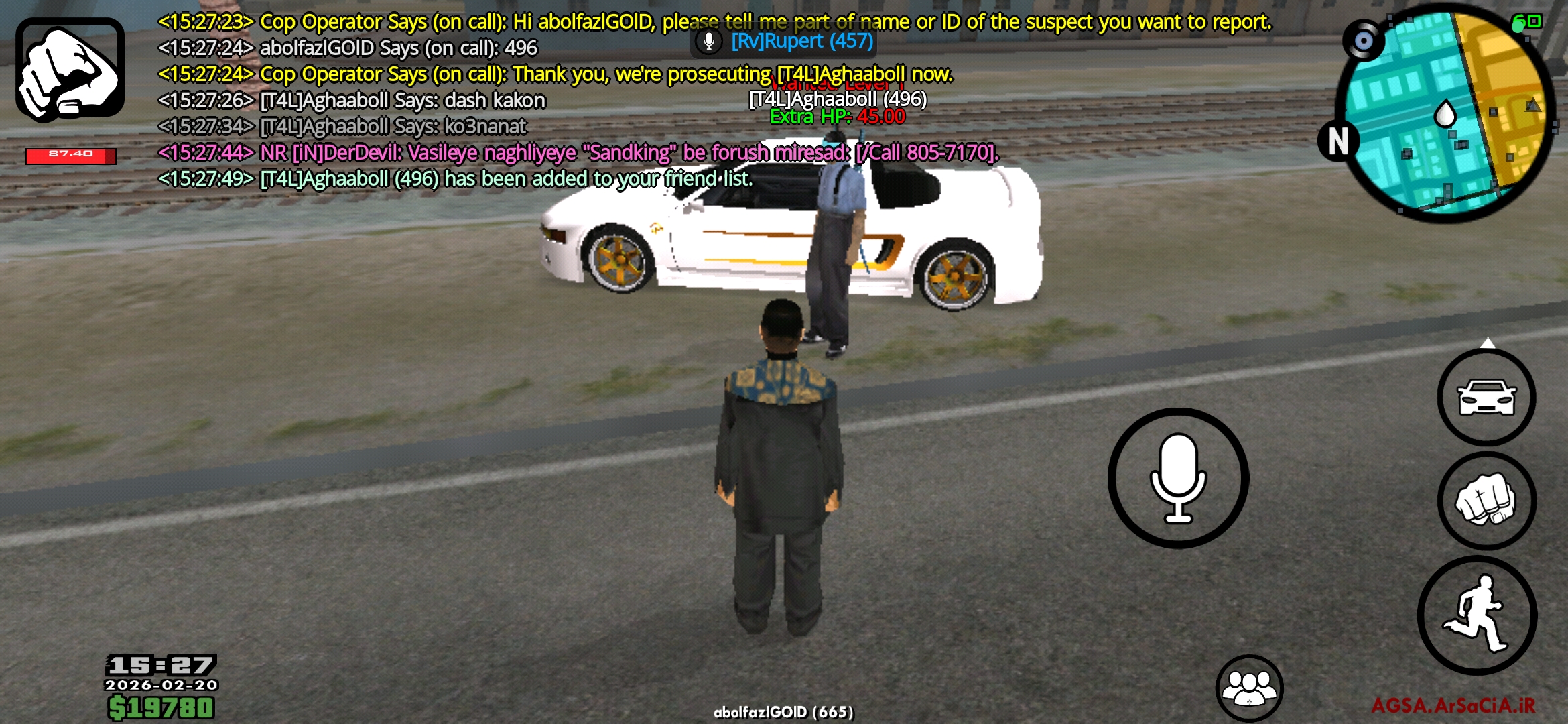1568x724 pixels.
Task: Tap the enter vehicle car button
Action: coord(1486,398)
